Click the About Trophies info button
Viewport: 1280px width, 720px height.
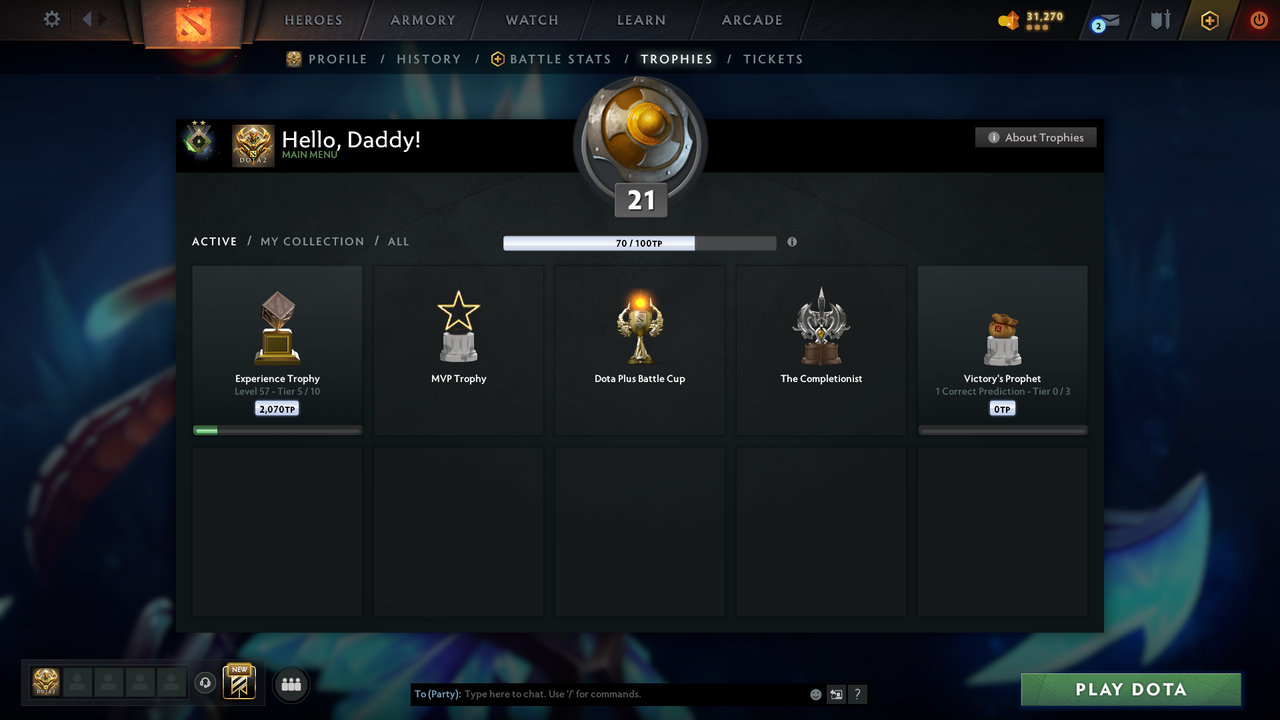tap(1035, 137)
